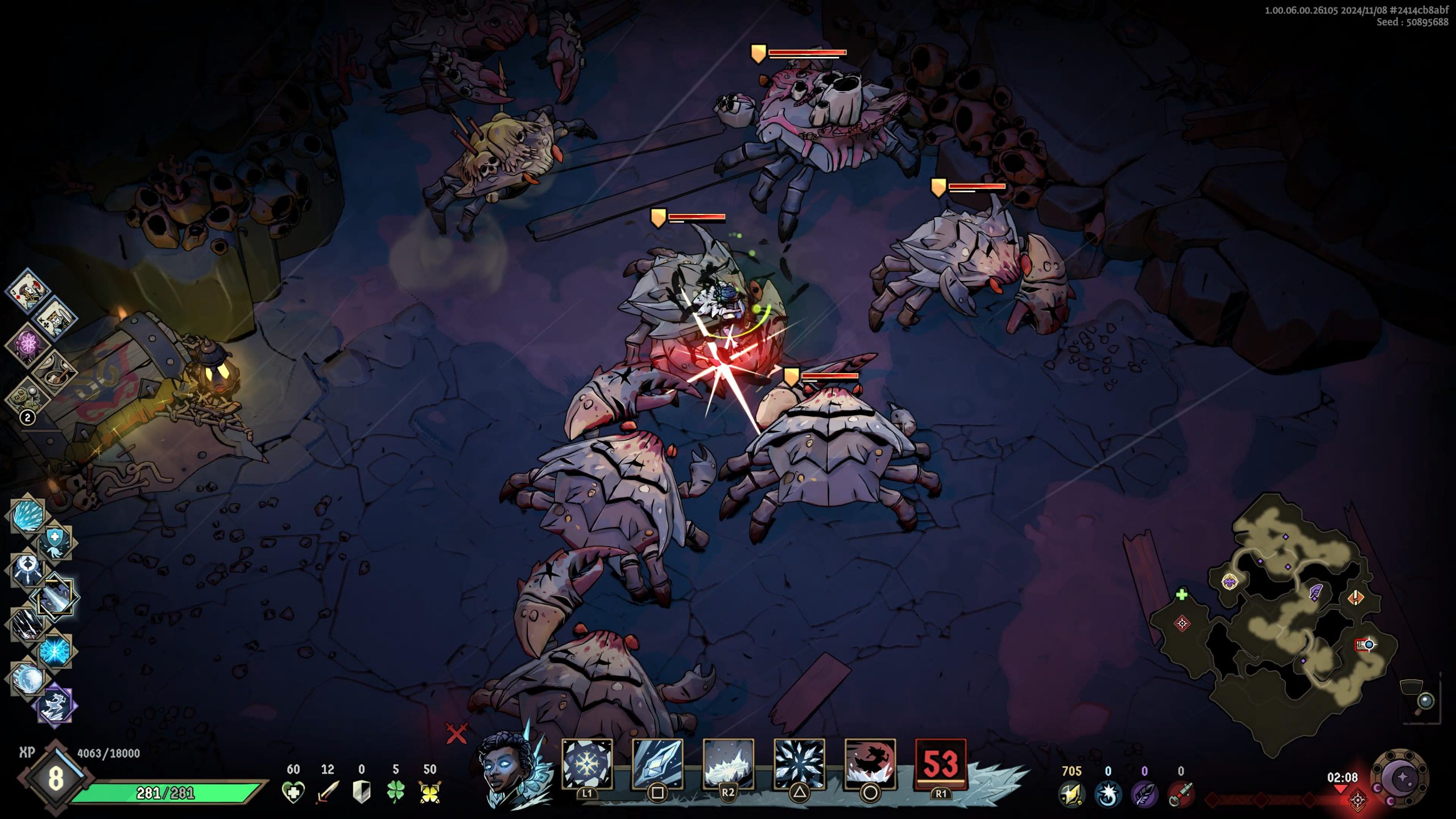The width and height of the screenshot is (1456, 819).
Task: Click the gold currency icon
Action: click(x=1072, y=793)
